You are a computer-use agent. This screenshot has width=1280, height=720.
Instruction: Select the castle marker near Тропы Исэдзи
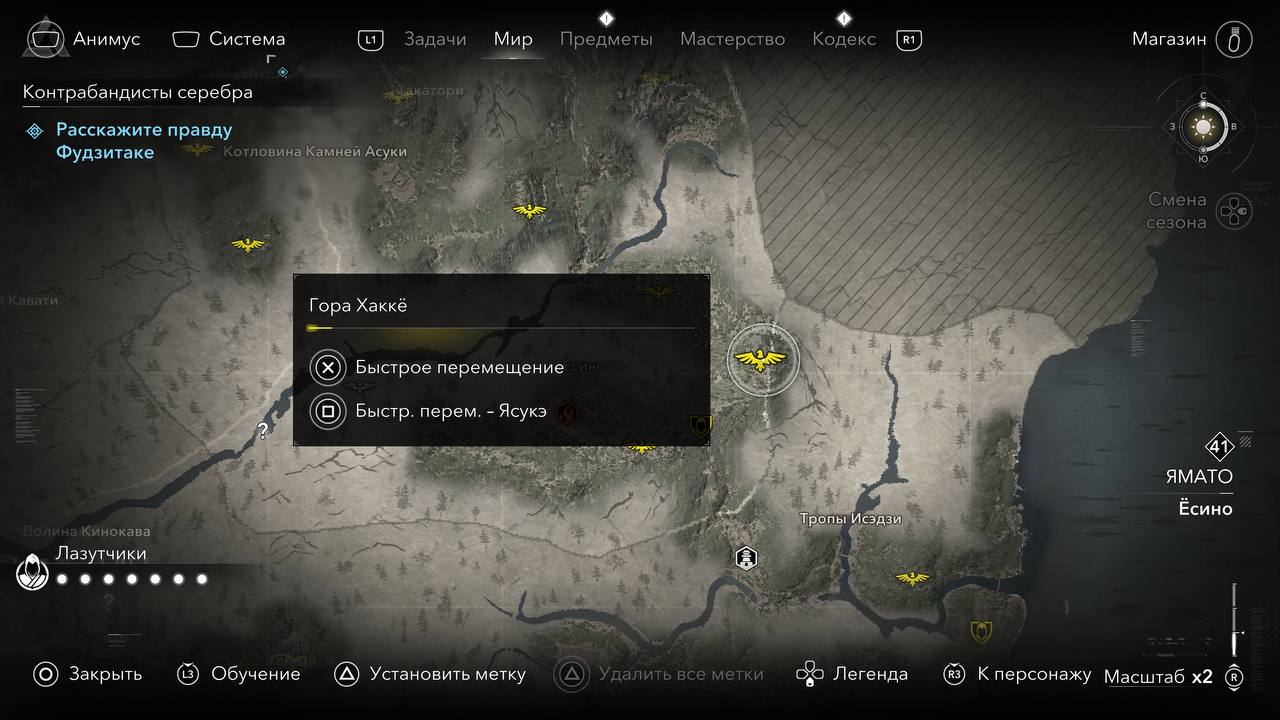pos(746,557)
